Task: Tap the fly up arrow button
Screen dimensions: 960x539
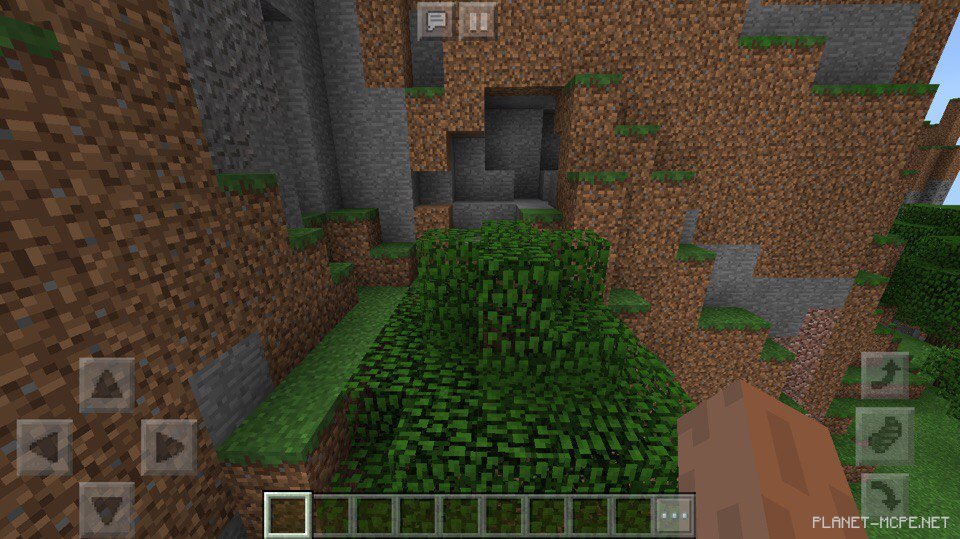Action: click(885, 376)
